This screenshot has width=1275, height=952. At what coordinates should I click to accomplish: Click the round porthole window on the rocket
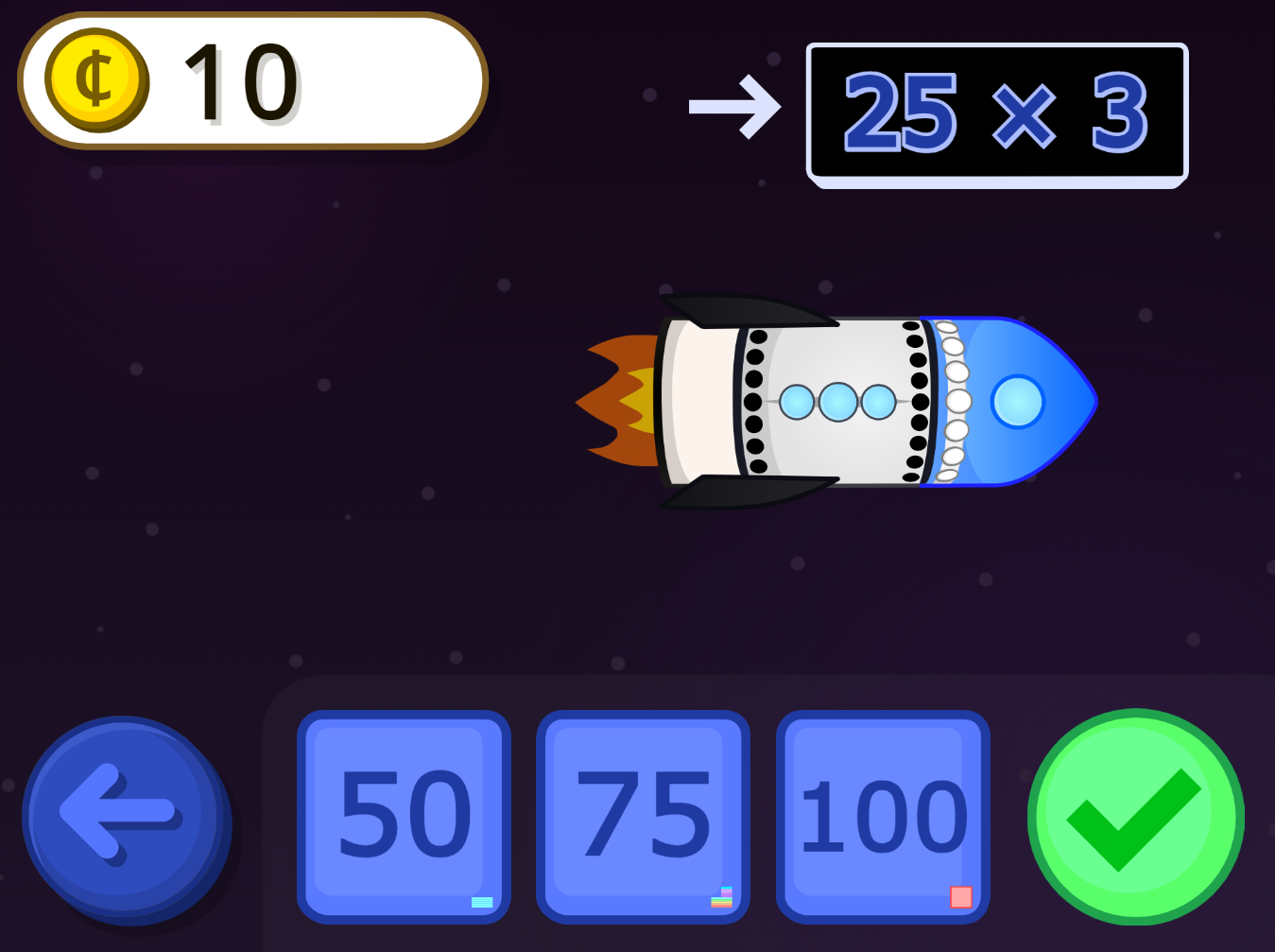[x=1018, y=402]
